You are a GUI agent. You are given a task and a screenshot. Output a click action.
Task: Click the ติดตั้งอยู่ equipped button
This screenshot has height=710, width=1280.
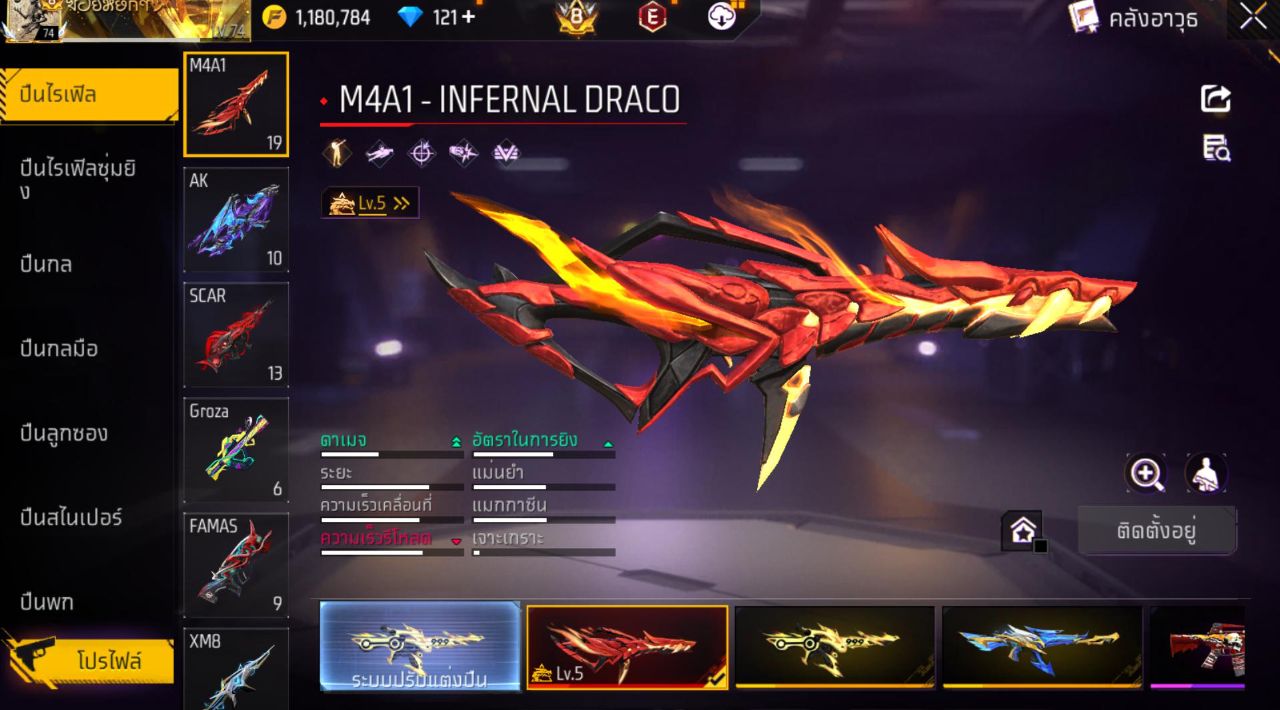tap(1156, 530)
